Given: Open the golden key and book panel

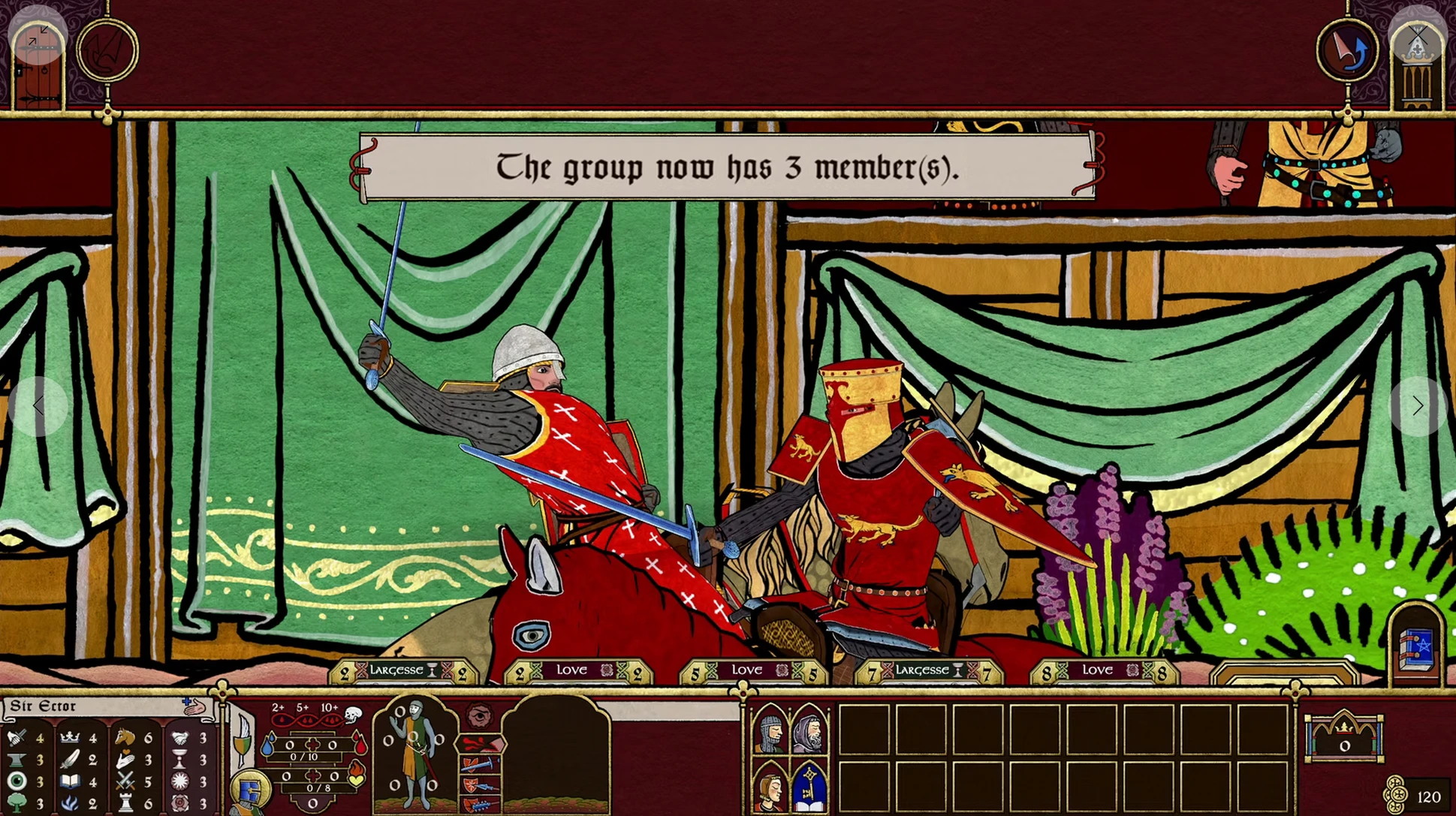Looking at the screenshot, I should click(x=809, y=787).
